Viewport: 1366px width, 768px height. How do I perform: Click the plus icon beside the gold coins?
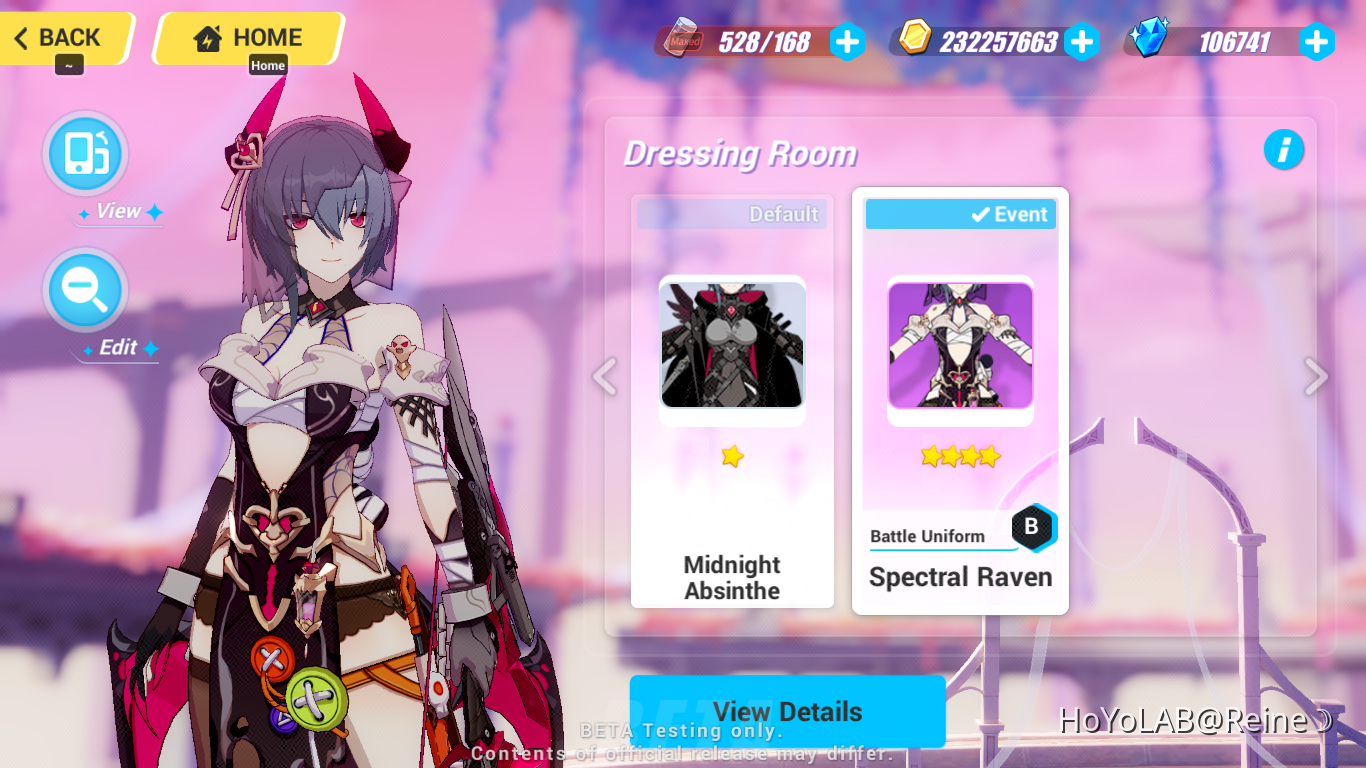point(1082,41)
